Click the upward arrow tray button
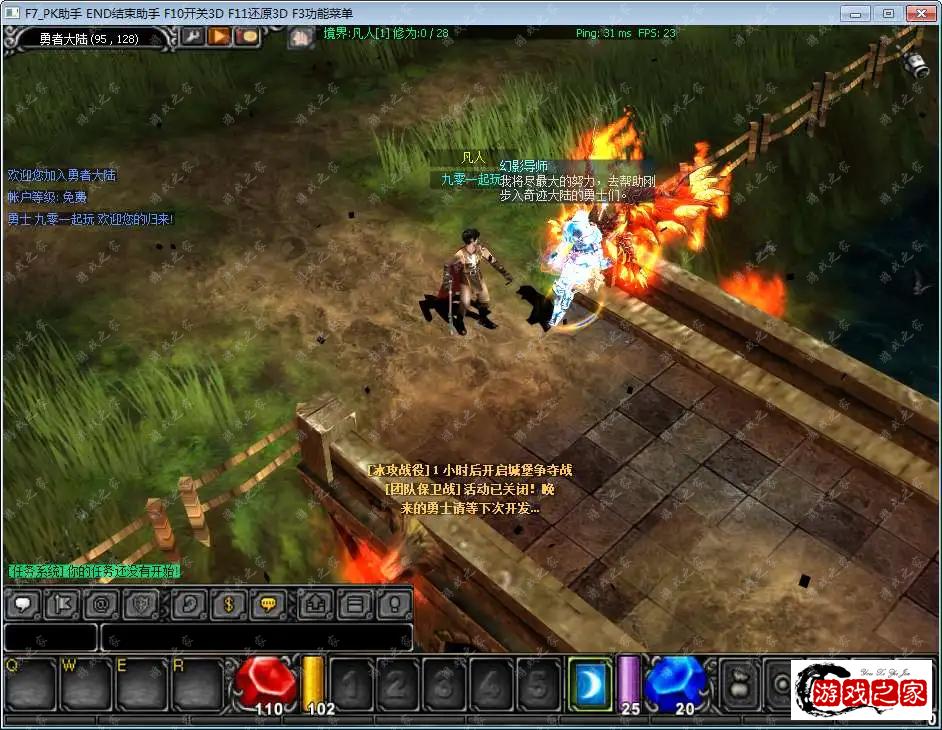Image resolution: width=942 pixels, height=730 pixels. [x=313, y=603]
